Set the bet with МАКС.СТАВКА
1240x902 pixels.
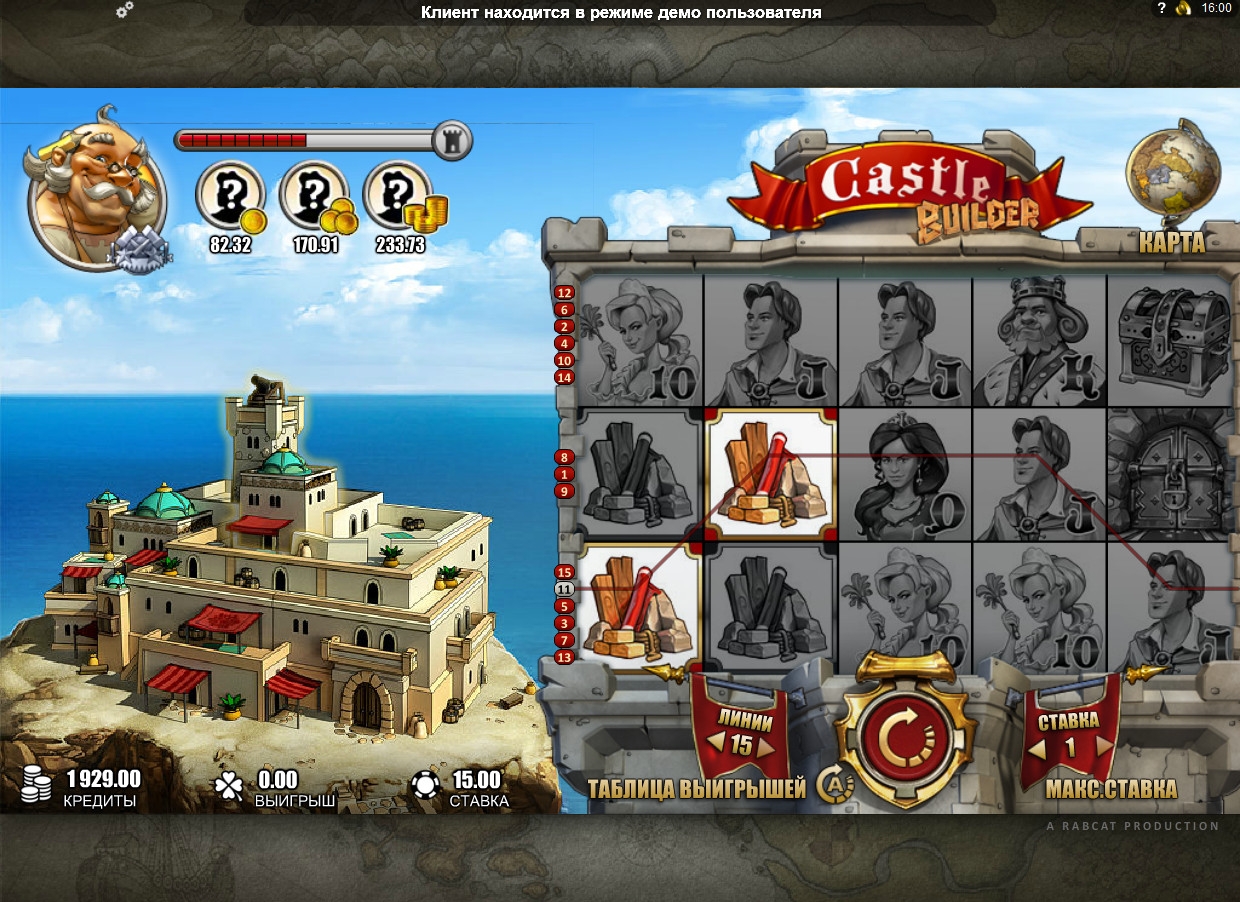[1111, 789]
